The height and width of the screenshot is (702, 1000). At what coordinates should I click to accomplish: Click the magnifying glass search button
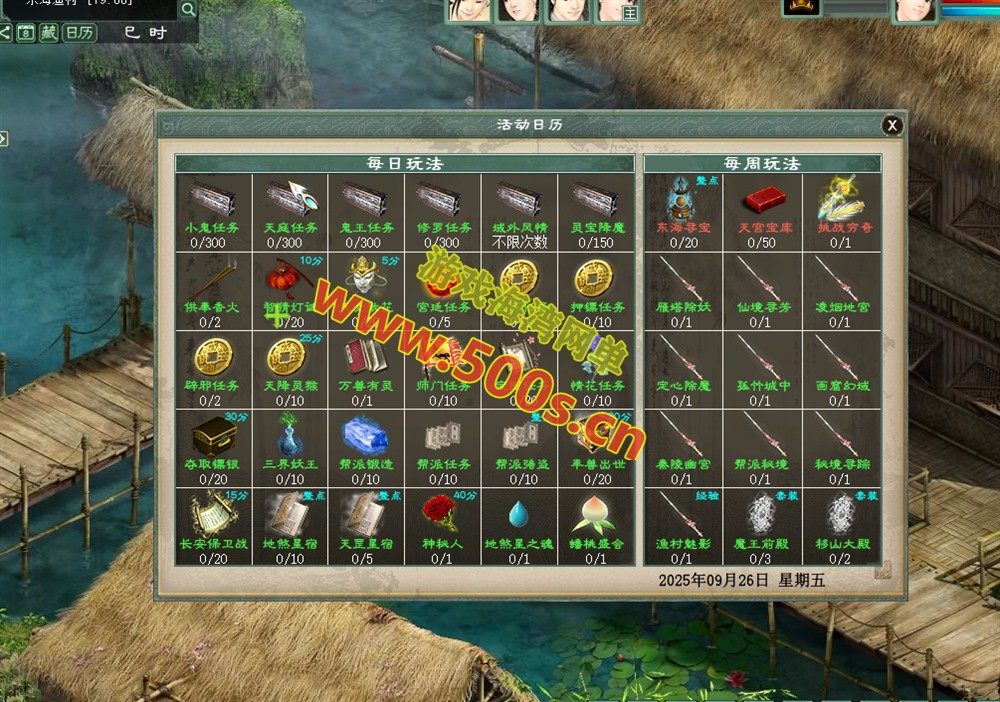[x=188, y=10]
